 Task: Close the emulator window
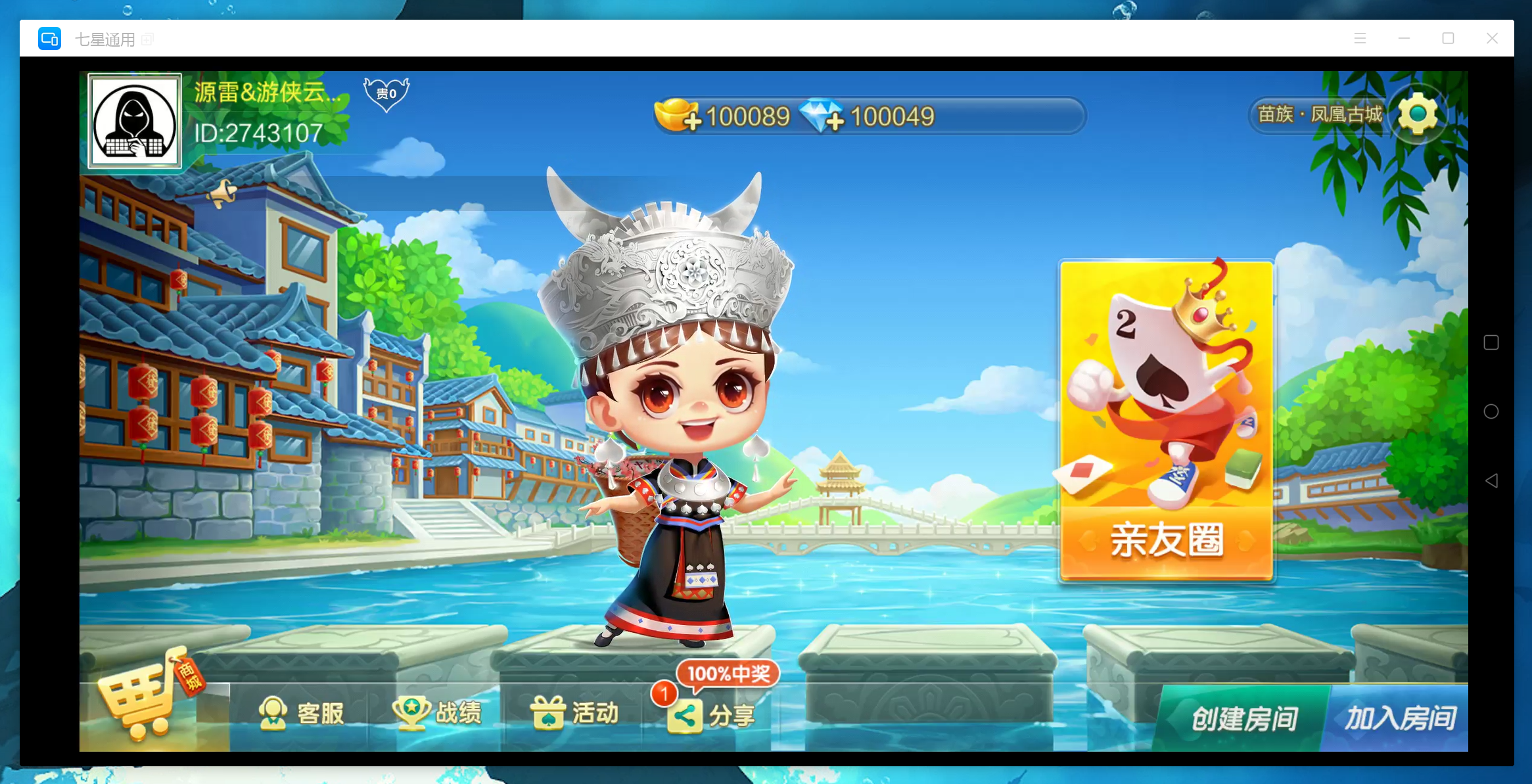click(1492, 39)
